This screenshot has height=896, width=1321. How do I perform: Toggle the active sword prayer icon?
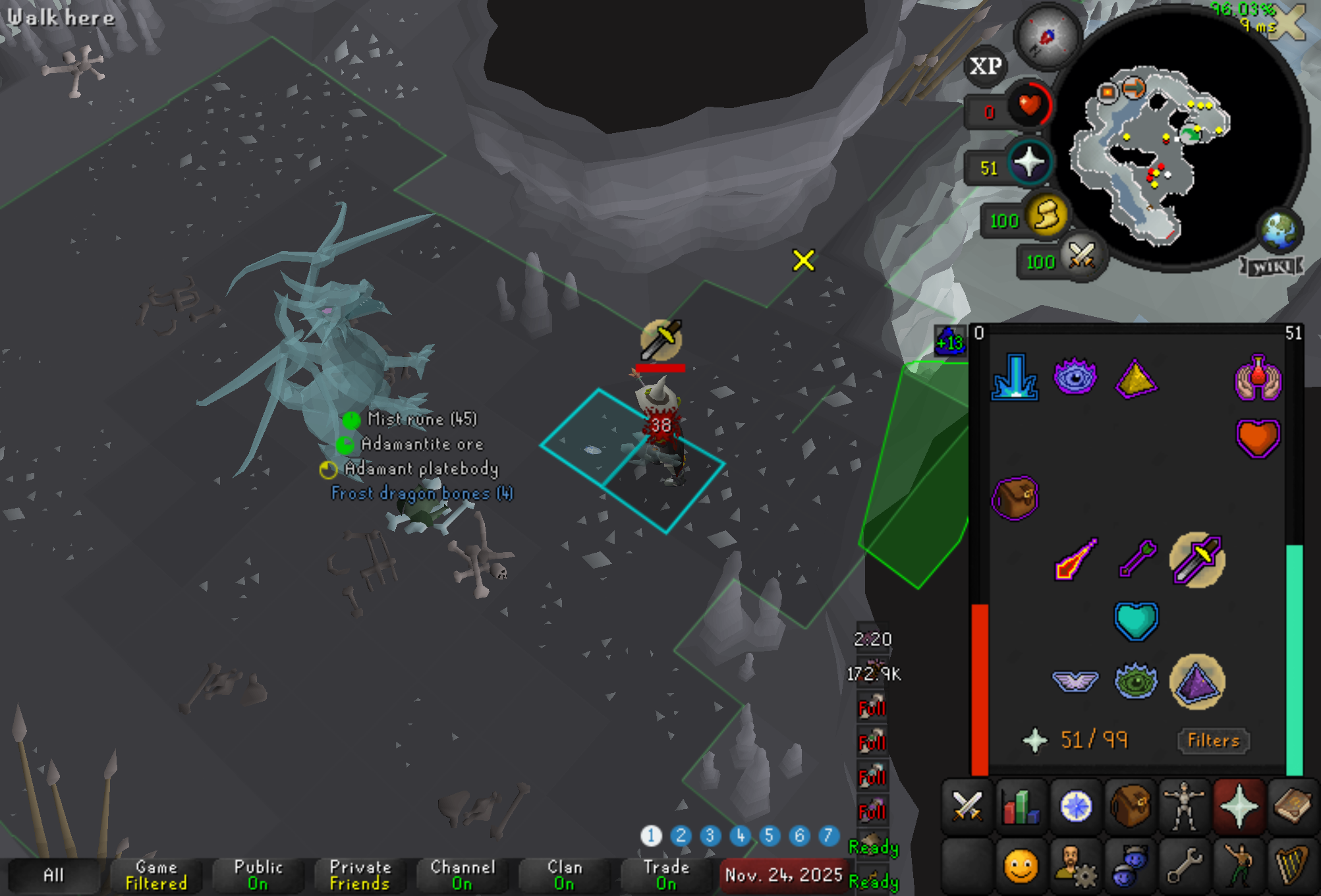[1197, 560]
